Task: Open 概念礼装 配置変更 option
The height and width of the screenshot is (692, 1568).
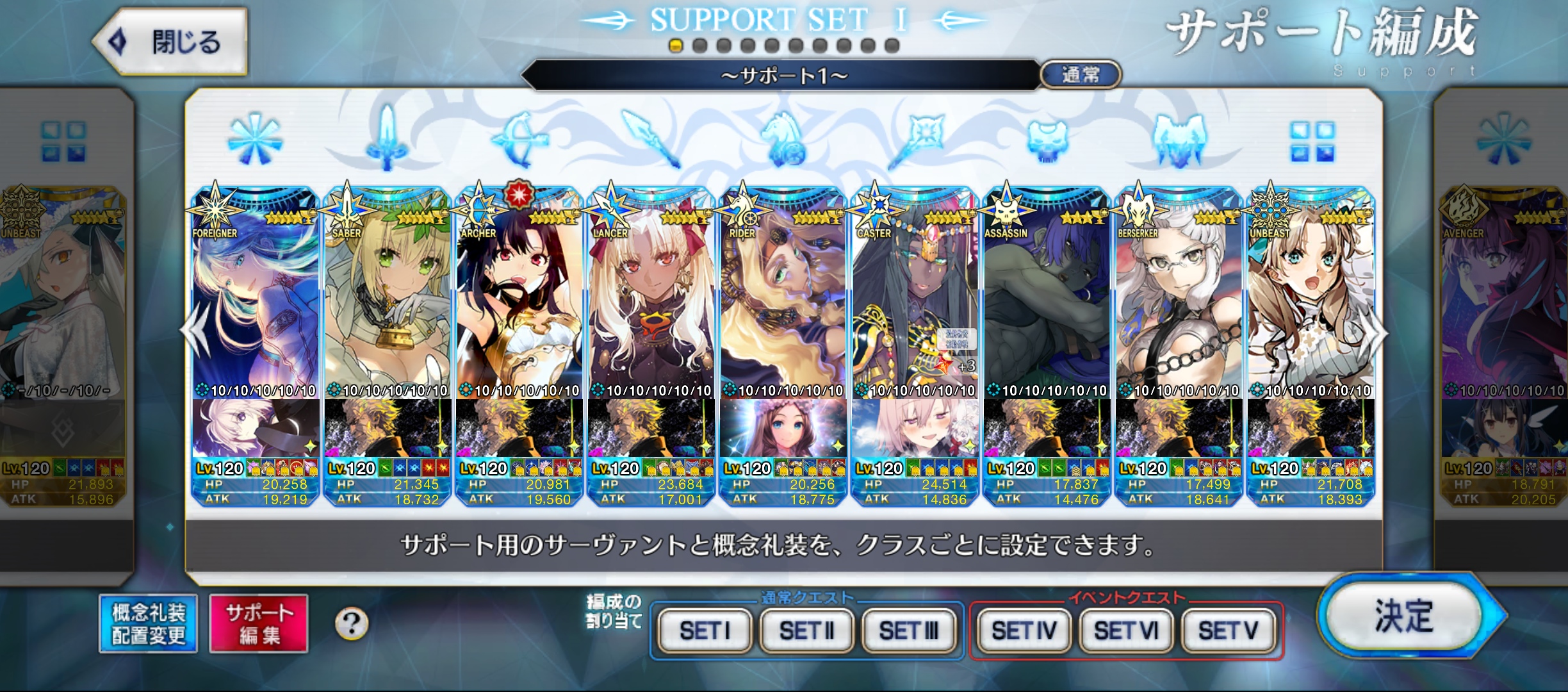Action: 148,624
